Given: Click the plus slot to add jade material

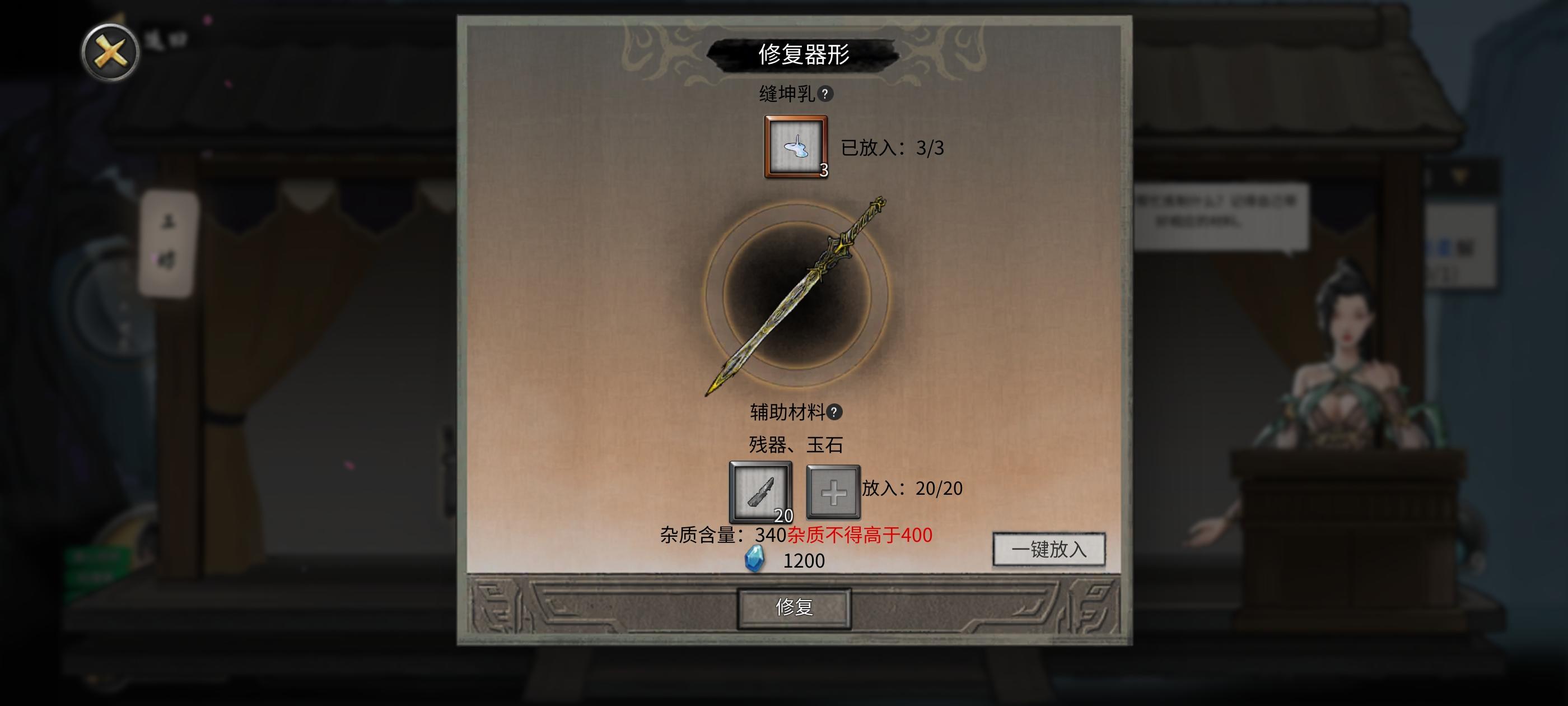Looking at the screenshot, I should [834, 493].
